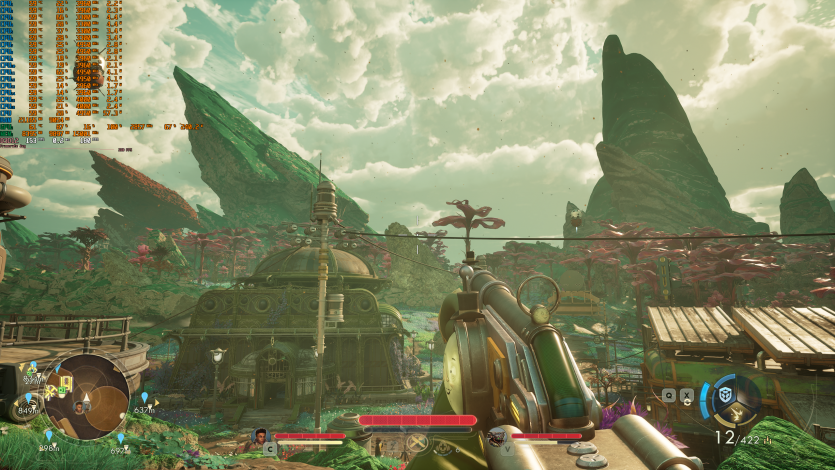Viewport: 835px width, 470px height.
Task: Click the 637m waypoint marker
Action: (144, 399)
